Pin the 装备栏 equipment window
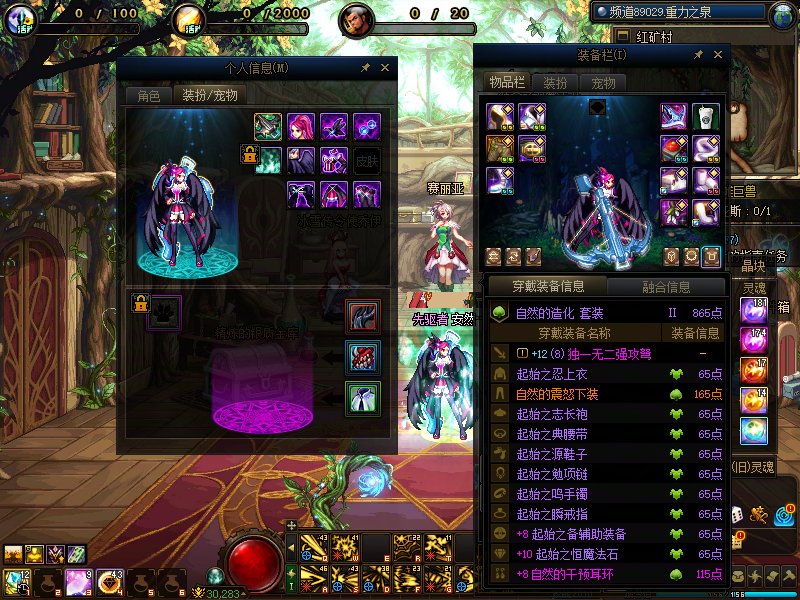This screenshot has width=800, height=600. tap(698, 55)
